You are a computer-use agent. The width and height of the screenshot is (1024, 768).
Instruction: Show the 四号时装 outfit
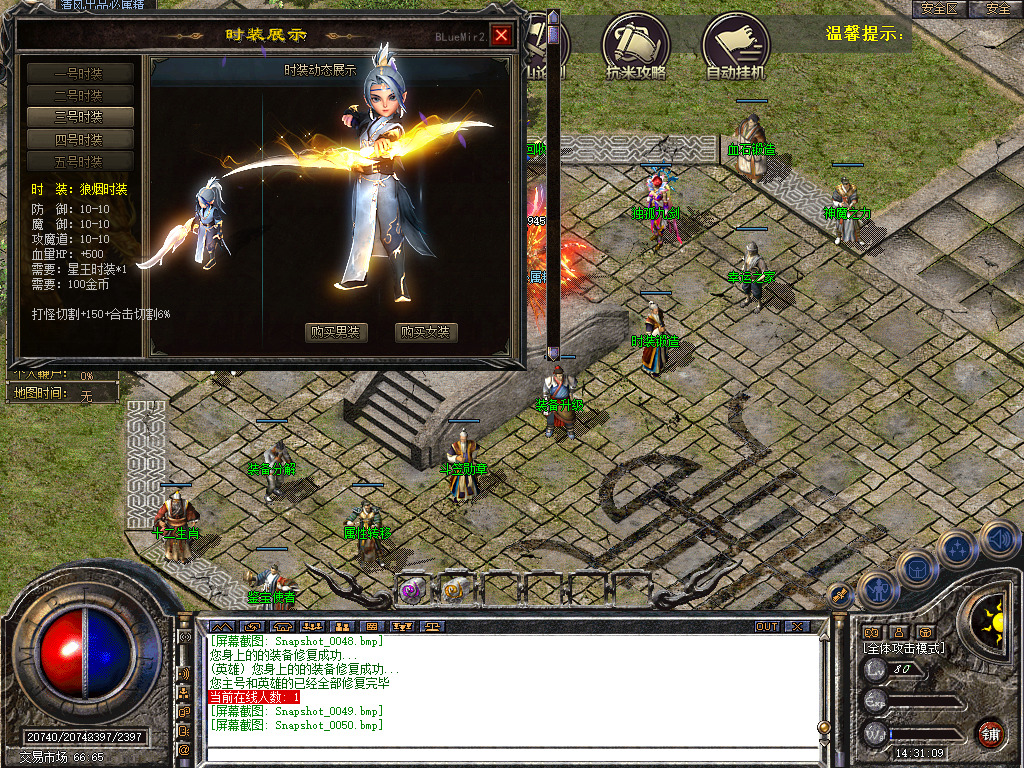coord(79,139)
